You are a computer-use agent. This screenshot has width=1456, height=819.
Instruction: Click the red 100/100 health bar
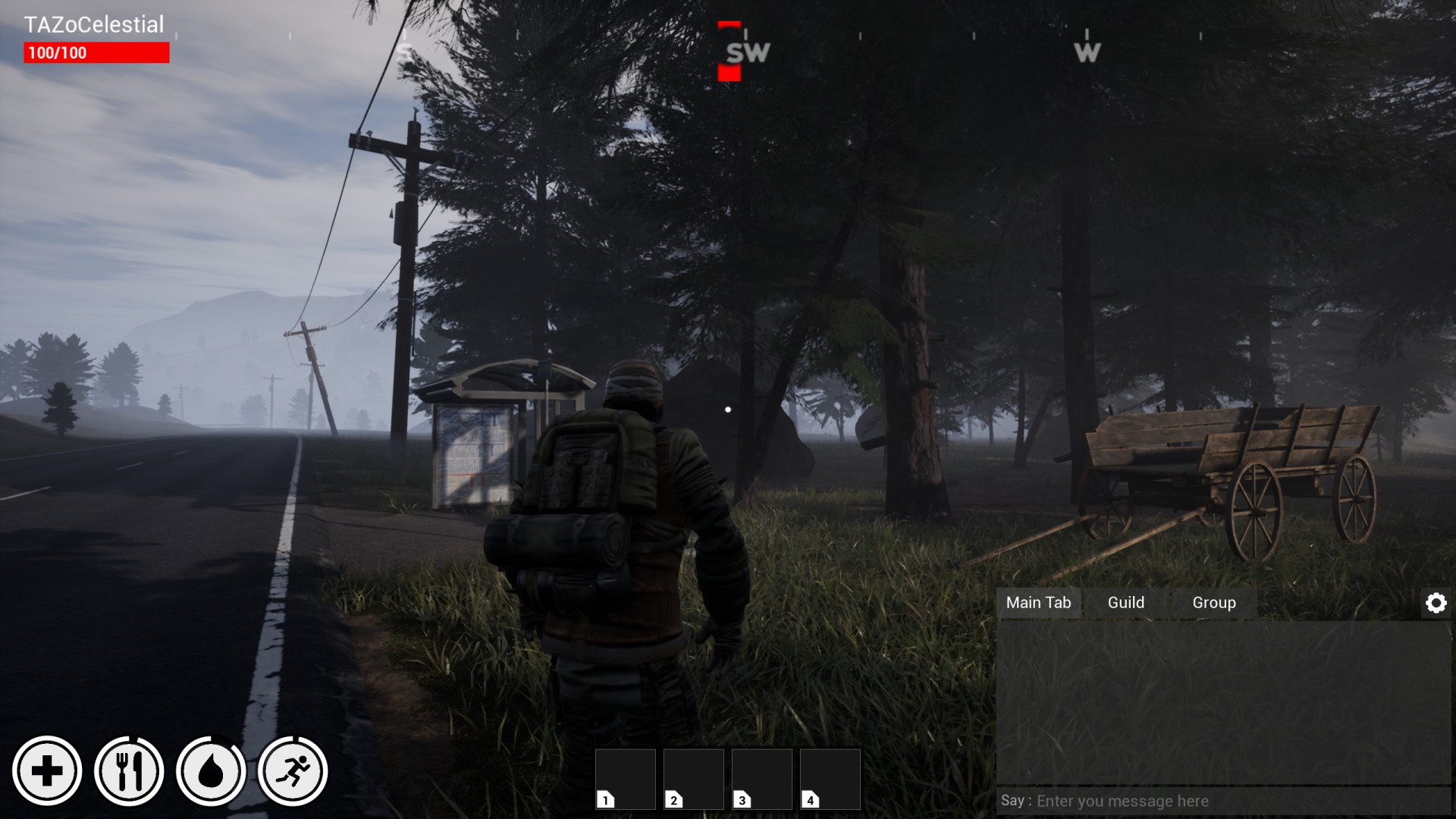pos(95,52)
